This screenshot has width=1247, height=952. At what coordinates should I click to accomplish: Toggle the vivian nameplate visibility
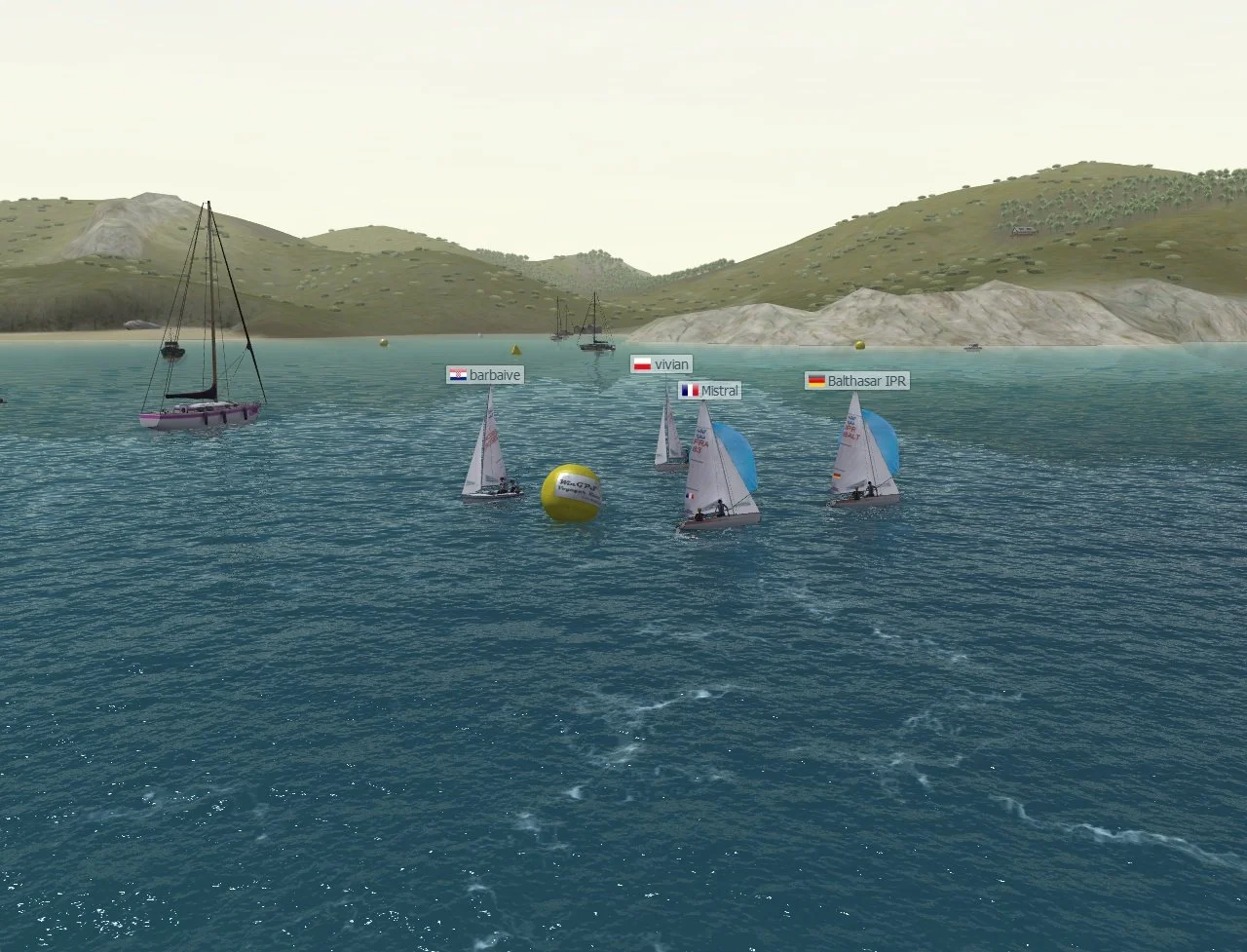(x=662, y=363)
